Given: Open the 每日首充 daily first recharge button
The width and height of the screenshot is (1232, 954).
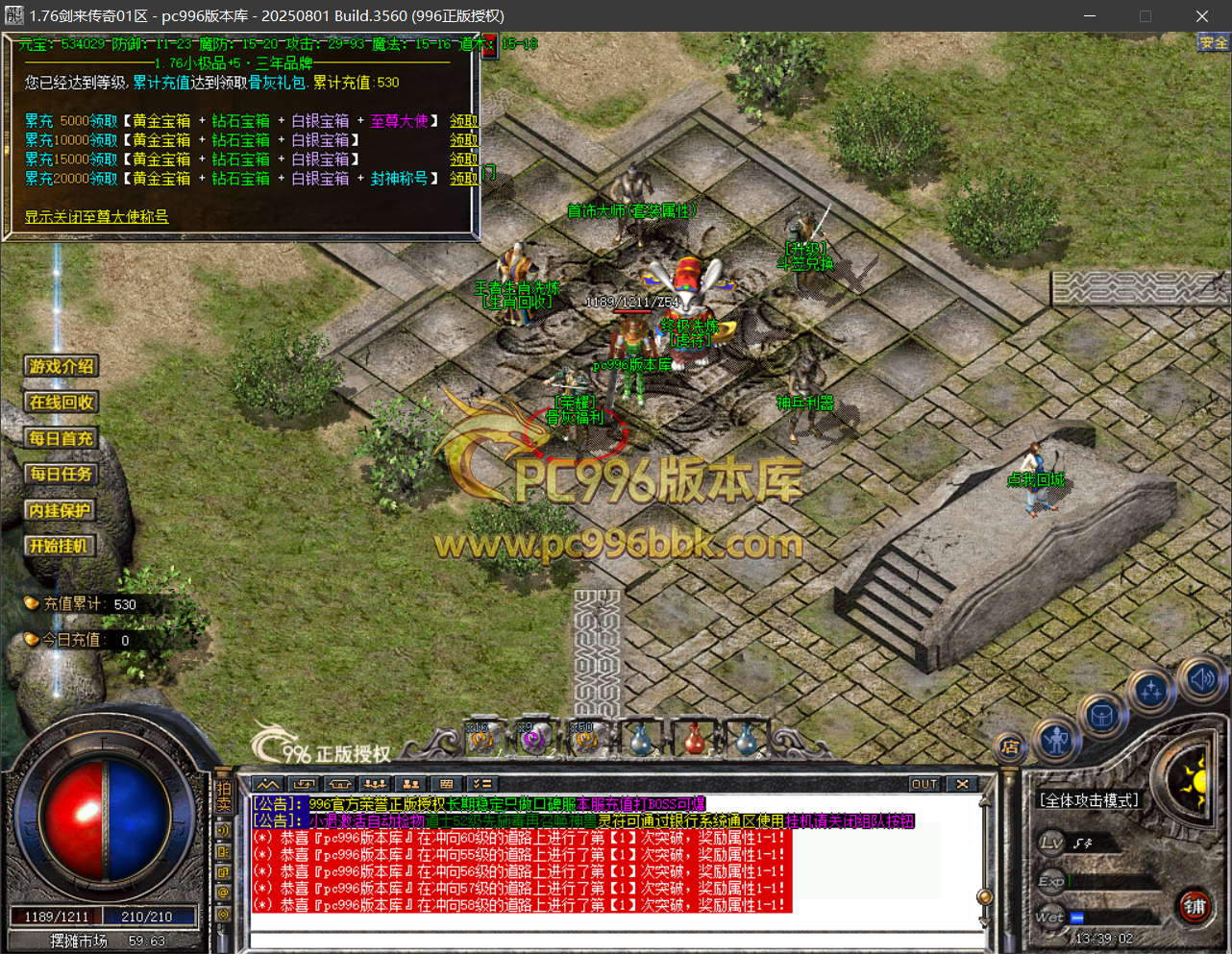Looking at the screenshot, I should (x=62, y=439).
